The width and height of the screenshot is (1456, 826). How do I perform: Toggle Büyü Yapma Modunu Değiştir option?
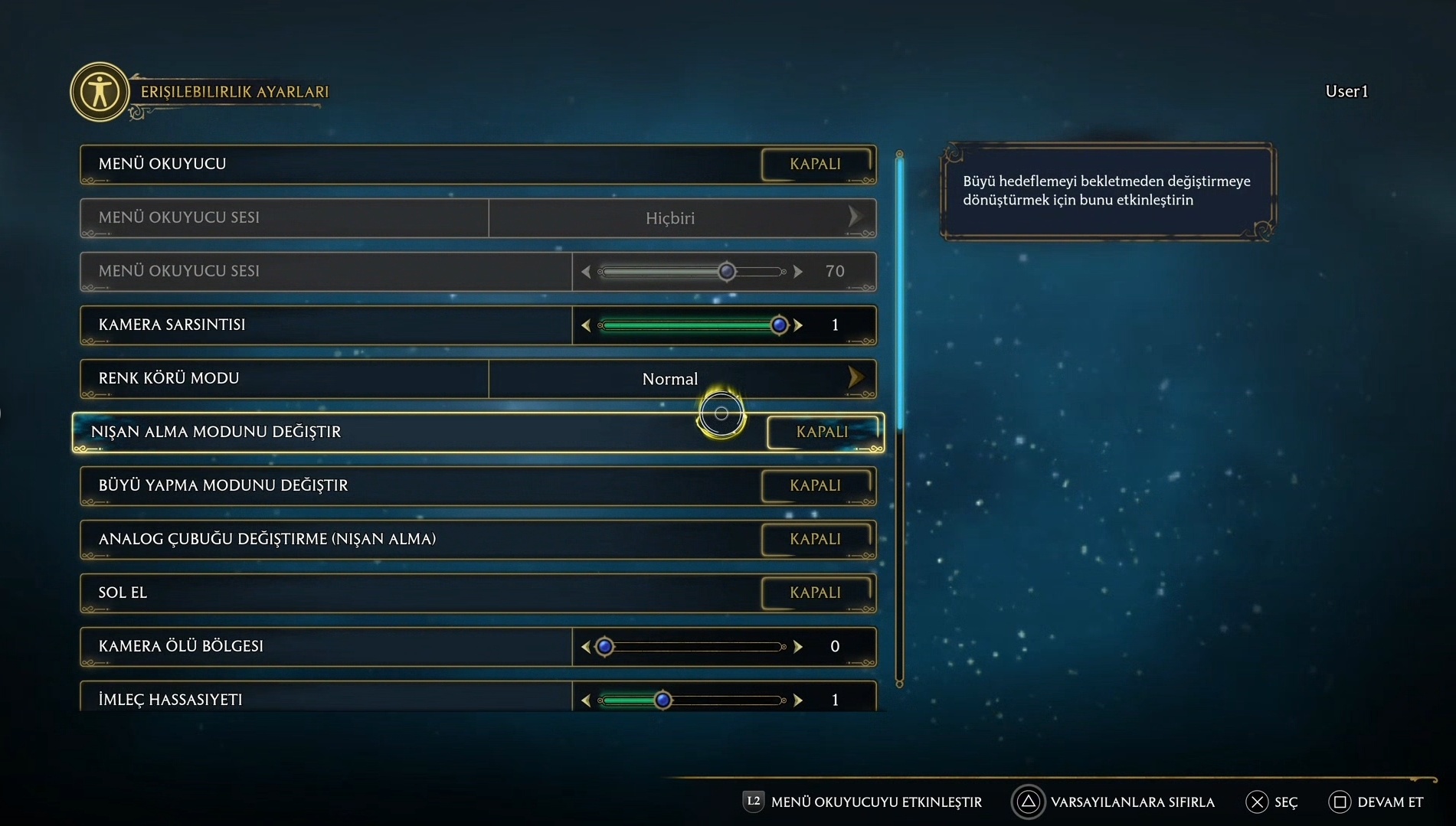tap(816, 485)
